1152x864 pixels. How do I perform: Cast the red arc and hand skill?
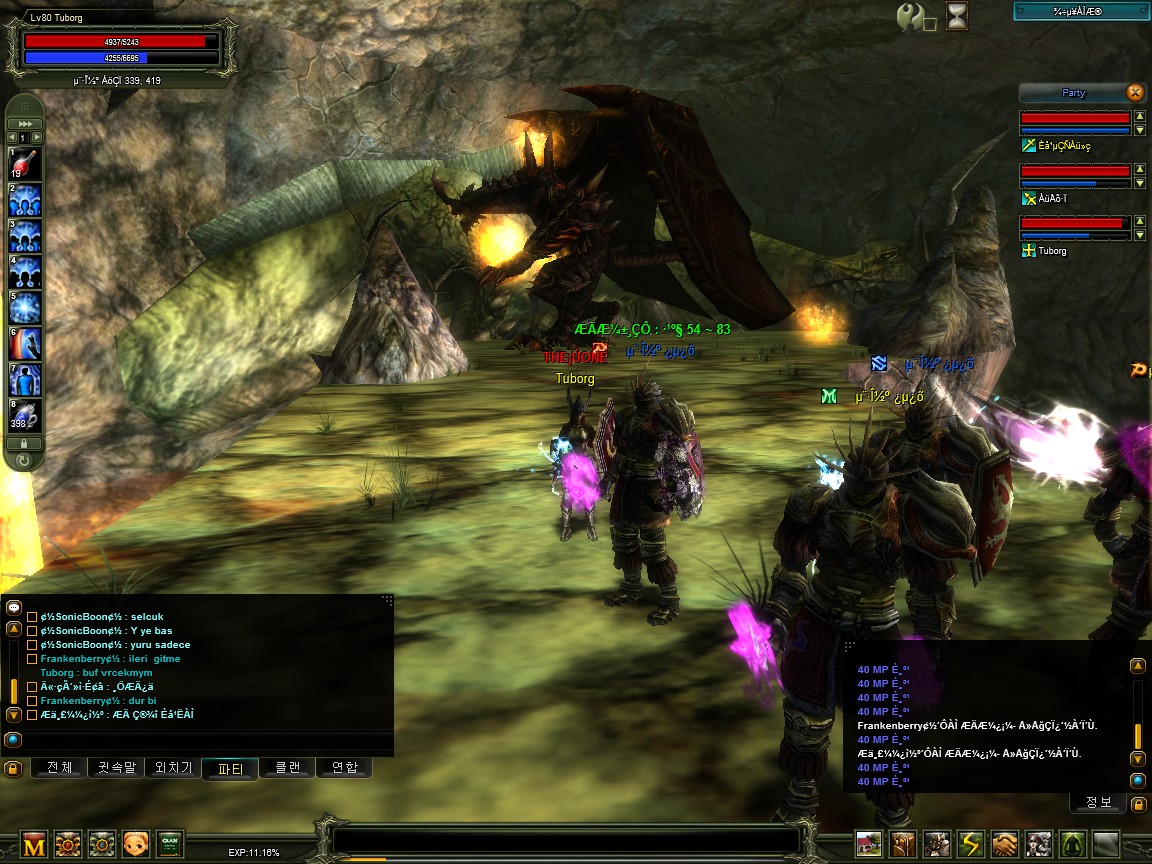(x=24, y=343)
